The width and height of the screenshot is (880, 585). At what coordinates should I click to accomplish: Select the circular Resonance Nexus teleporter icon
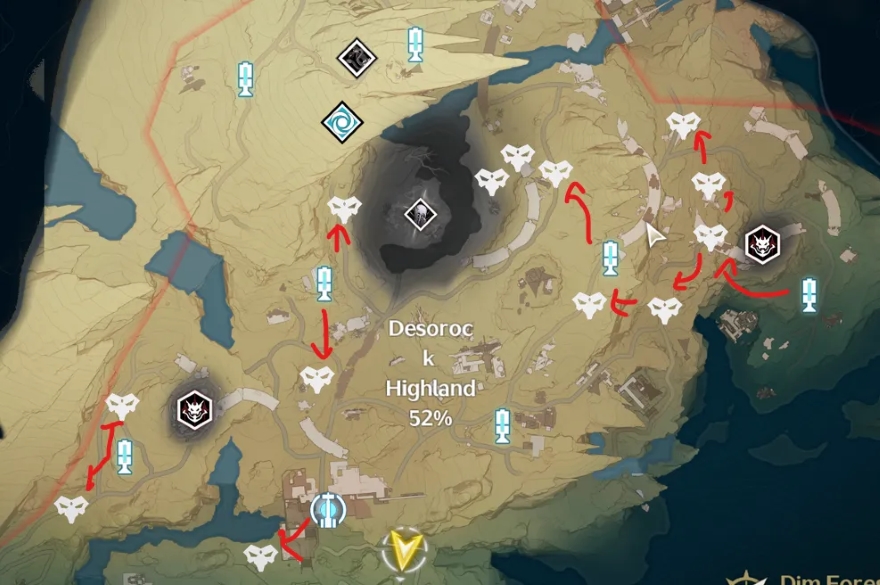tap(327, 510)
